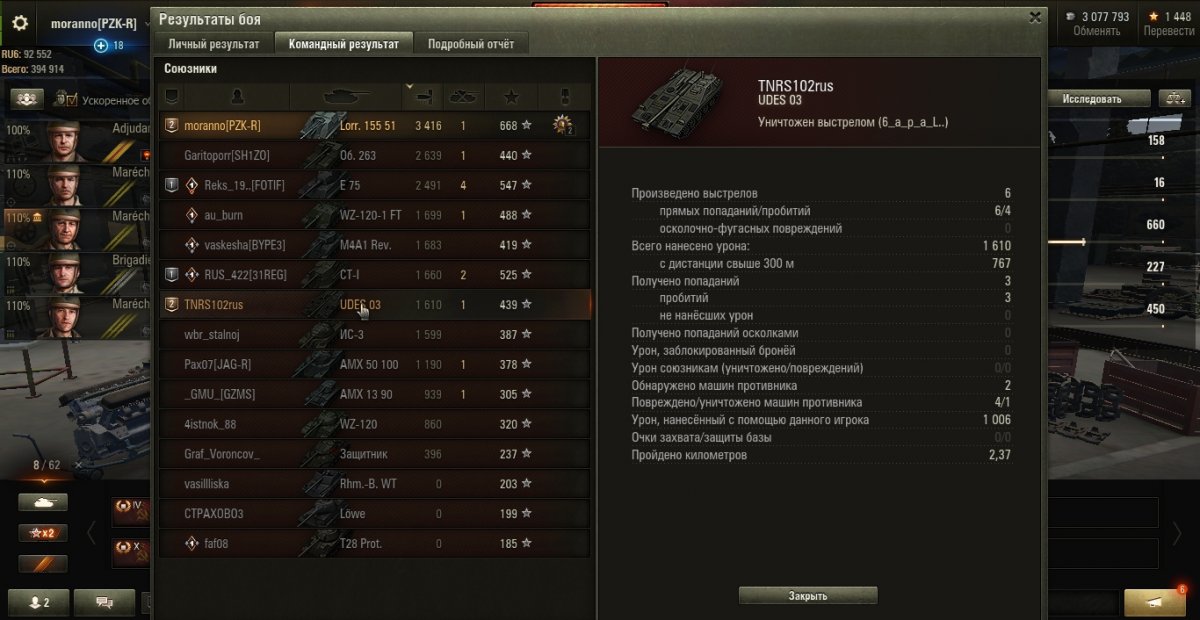Select au_burn in the allies list
This screenshot has width=1200, height=620.
(x=375, y=215)
